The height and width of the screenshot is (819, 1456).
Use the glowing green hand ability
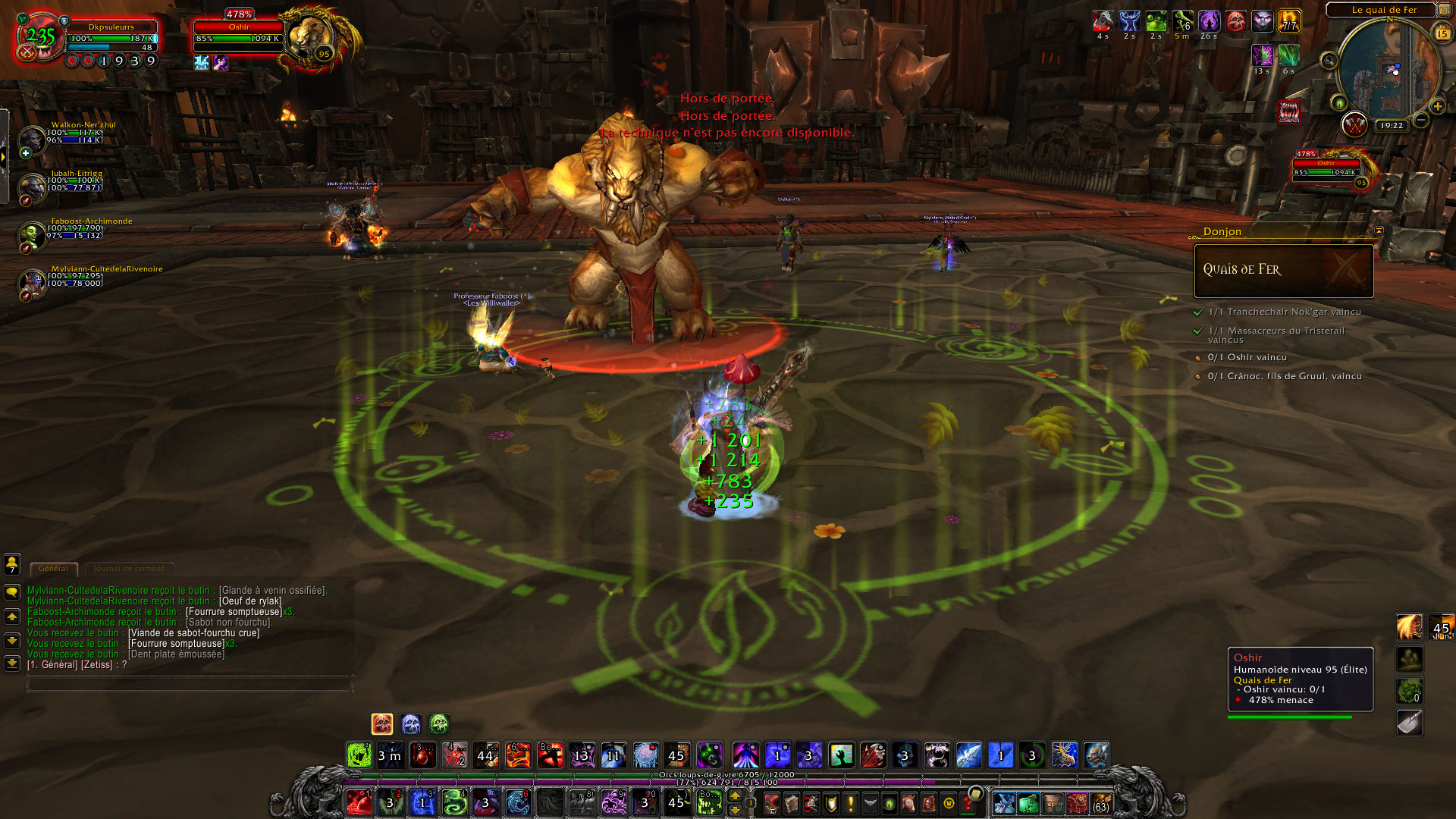(841, 755)
